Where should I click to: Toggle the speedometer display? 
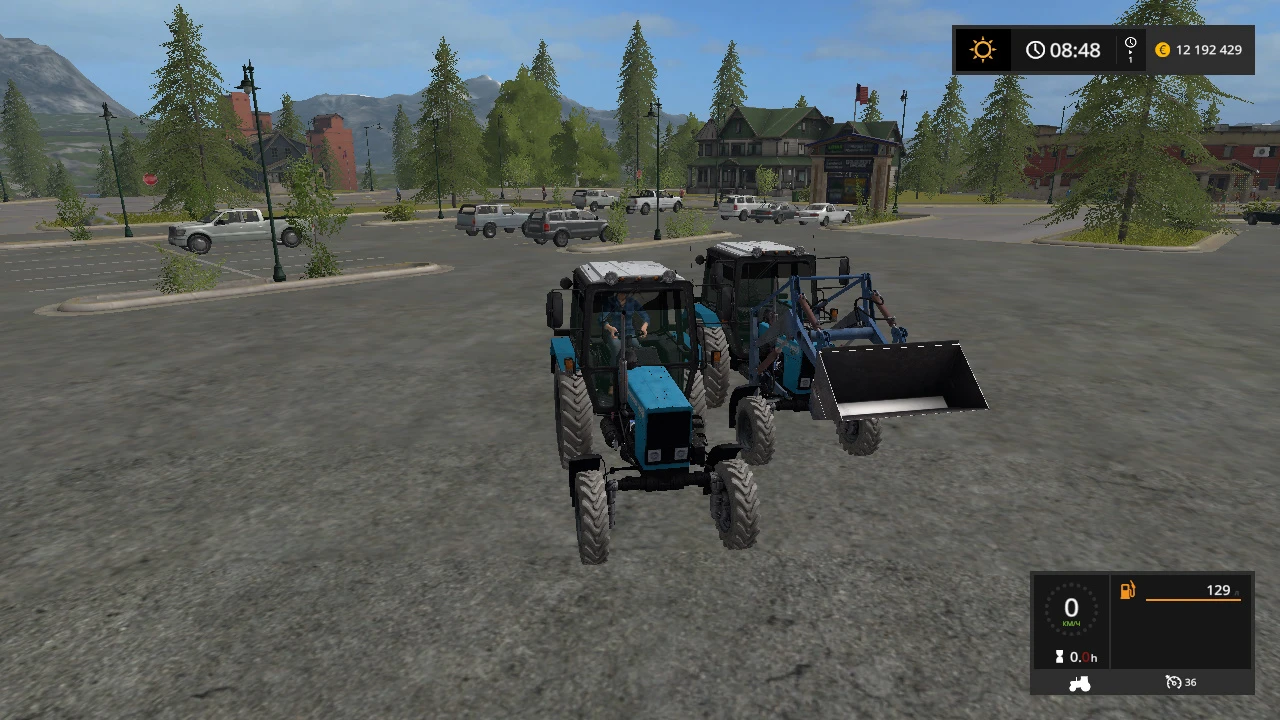pos(1072,610)
